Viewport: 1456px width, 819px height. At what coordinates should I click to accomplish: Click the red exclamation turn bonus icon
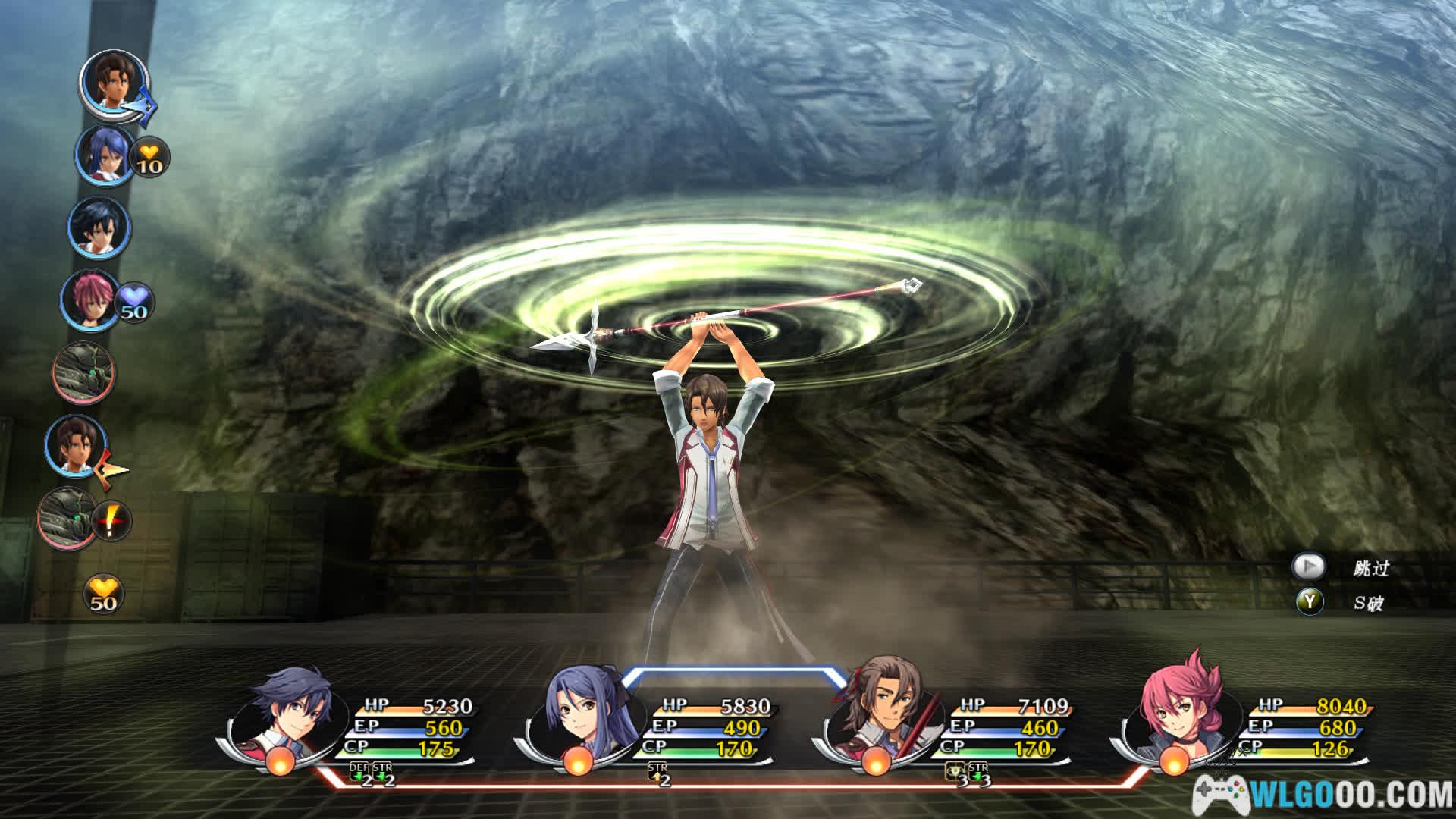(112, 522)
